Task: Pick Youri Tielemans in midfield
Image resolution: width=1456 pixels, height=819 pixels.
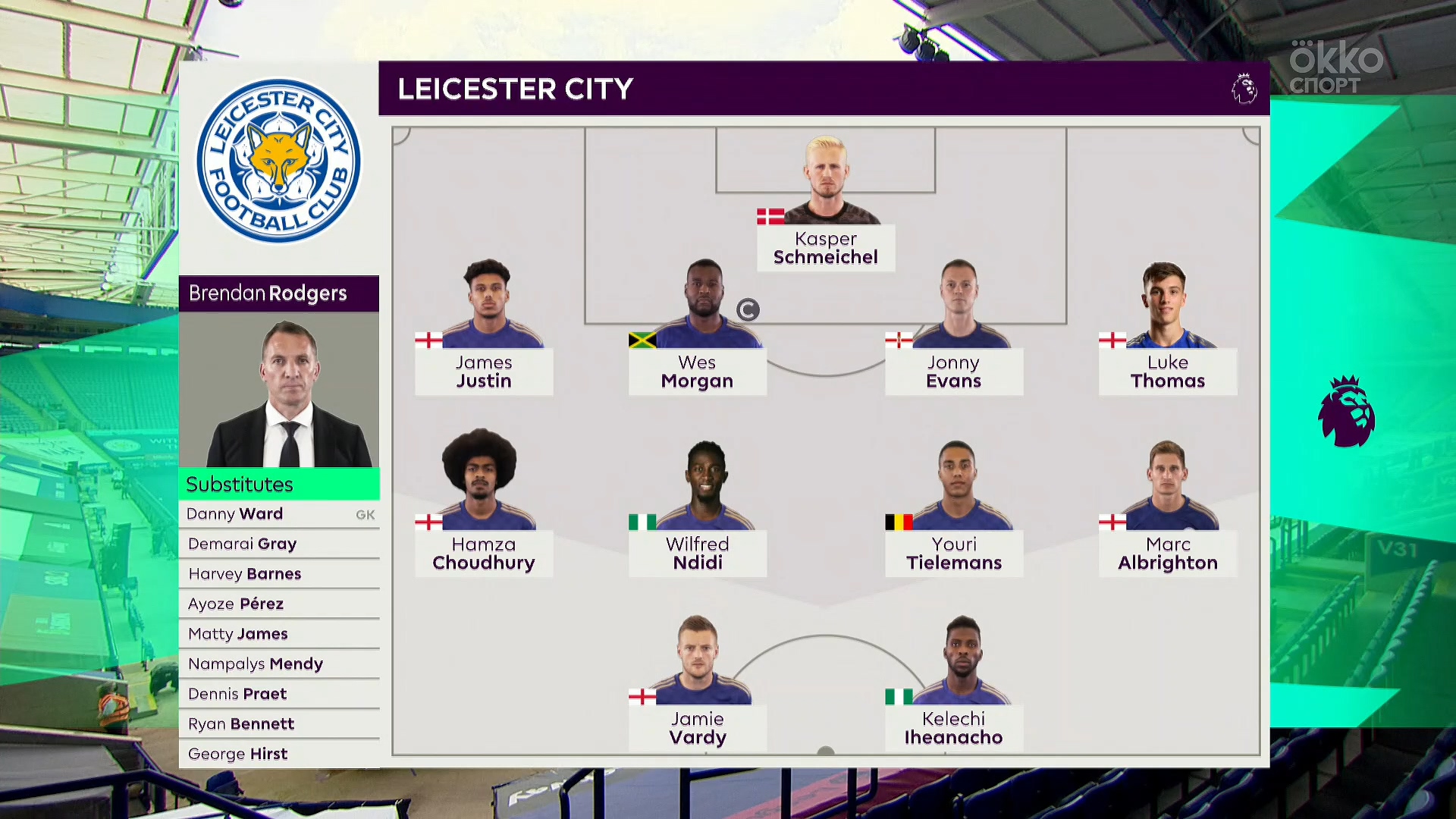Action: pos(953,554)
